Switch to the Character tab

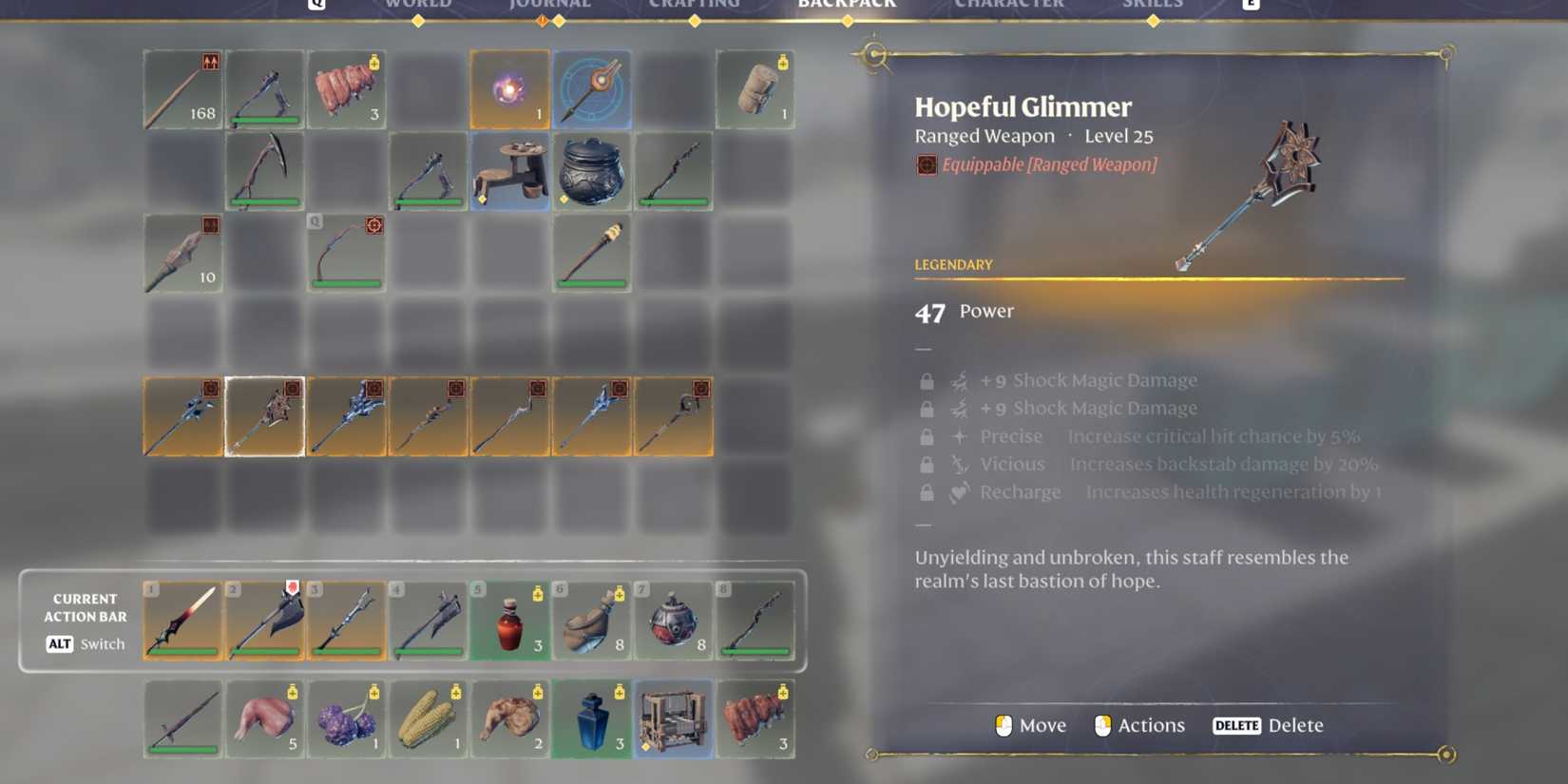[x=1009, y=6]
